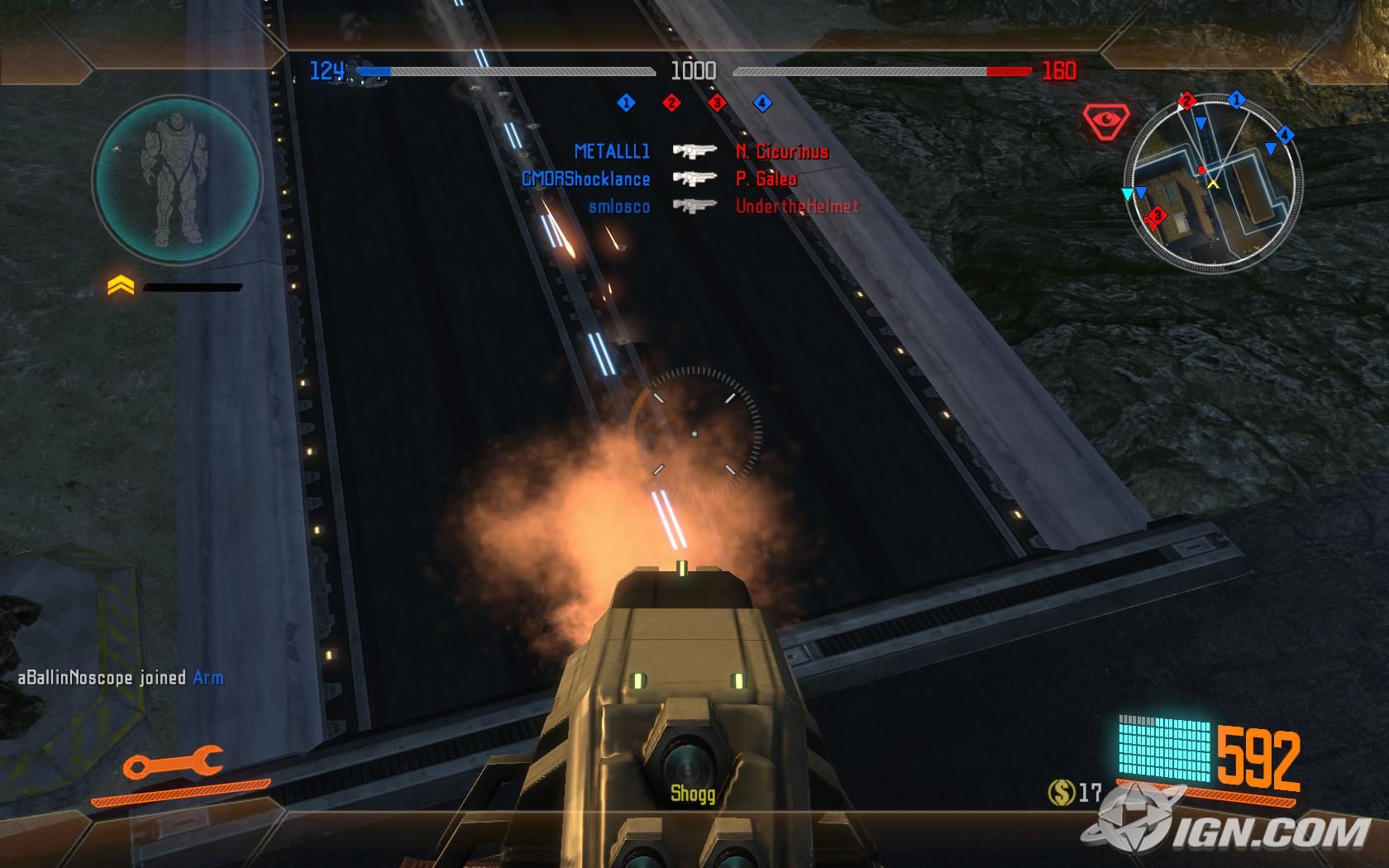Click the smlosco kill feed entry
The image size is (1389, 868).
point(618,207)
